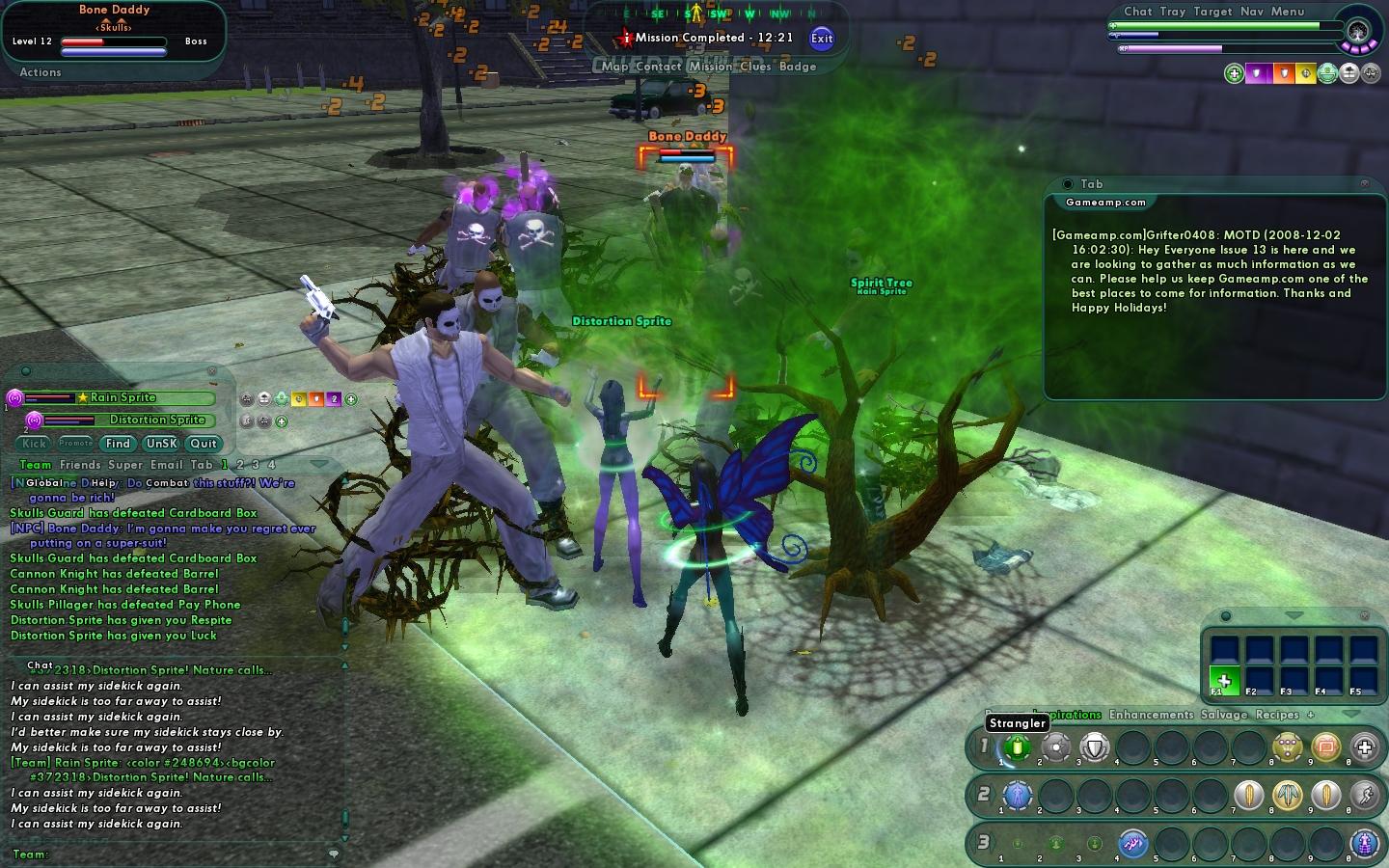This screenshot has width=1389, height=868.
Task: Open the Enhancements tab
Action: [1151, 715]
